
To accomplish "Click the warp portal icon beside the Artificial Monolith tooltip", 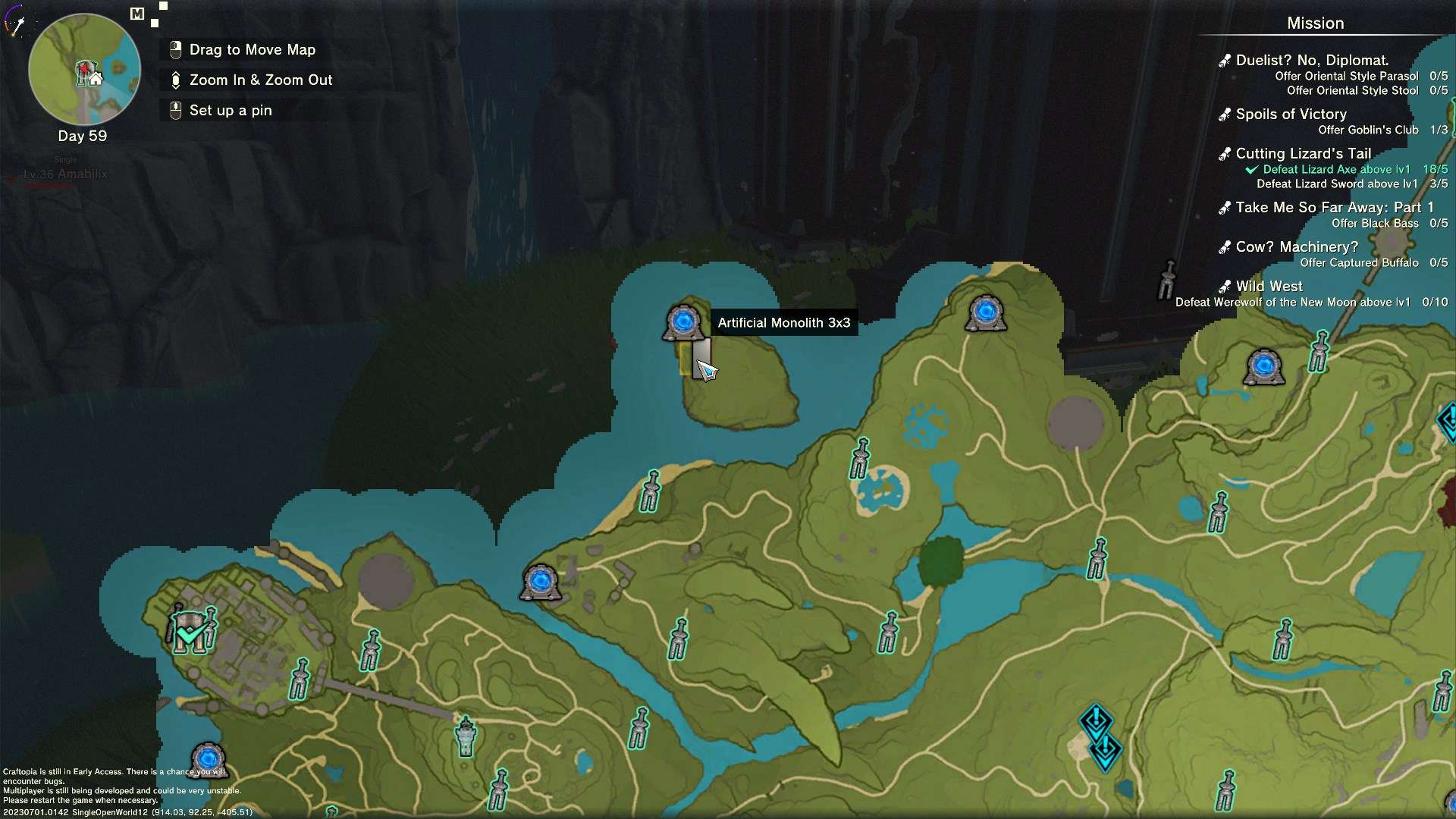I will [x=683, y=323].
